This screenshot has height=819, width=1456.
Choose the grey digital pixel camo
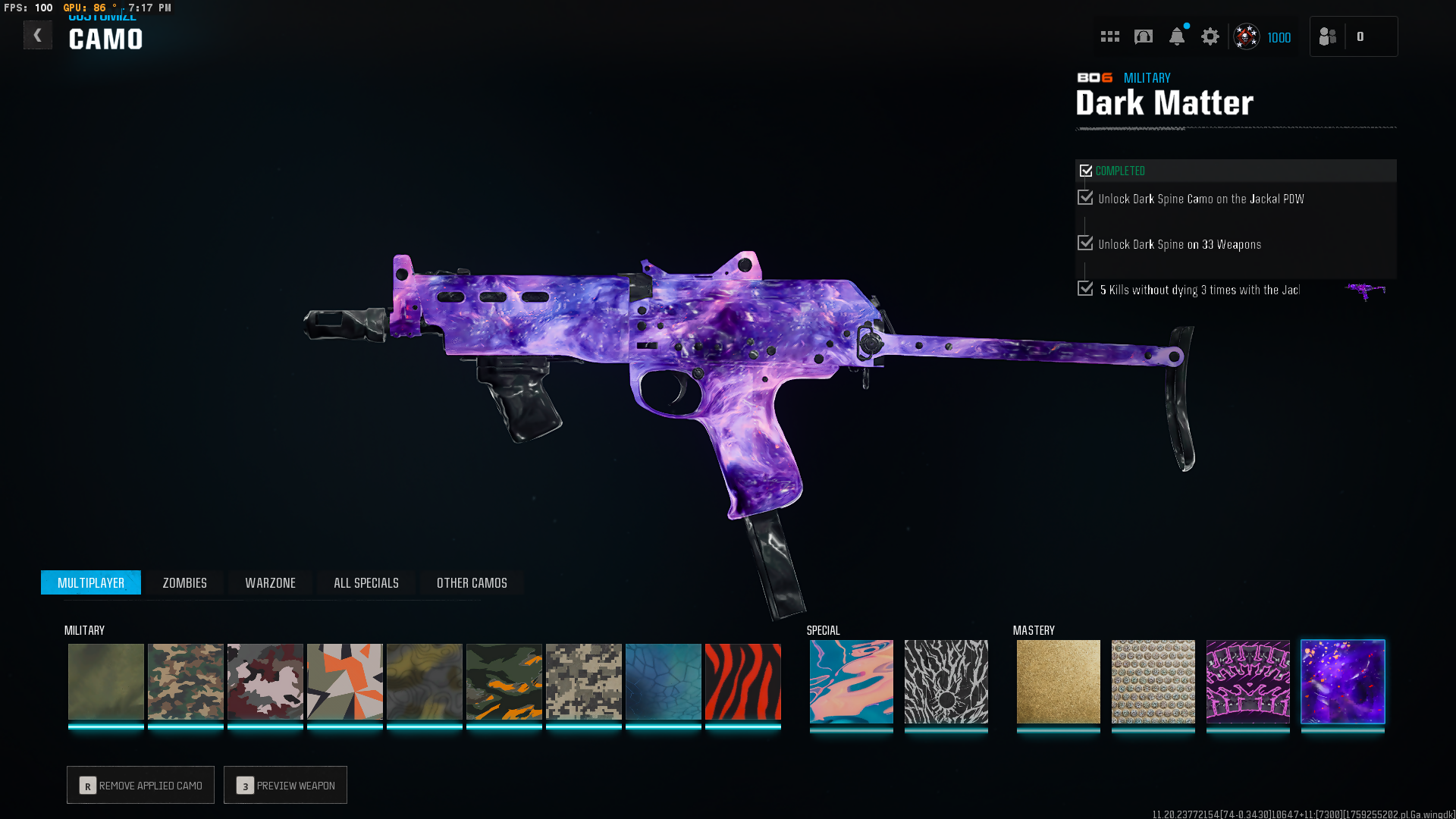pyautogui.click(x=583, y=681)
